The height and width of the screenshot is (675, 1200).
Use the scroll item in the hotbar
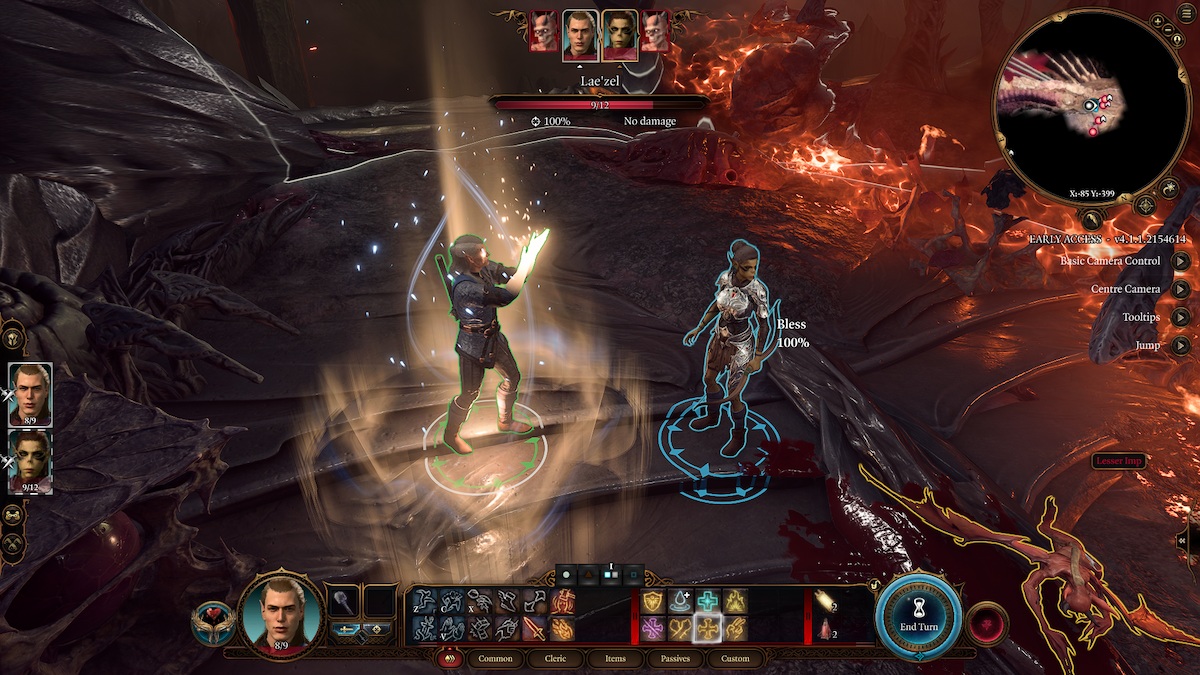coord(826,601)
